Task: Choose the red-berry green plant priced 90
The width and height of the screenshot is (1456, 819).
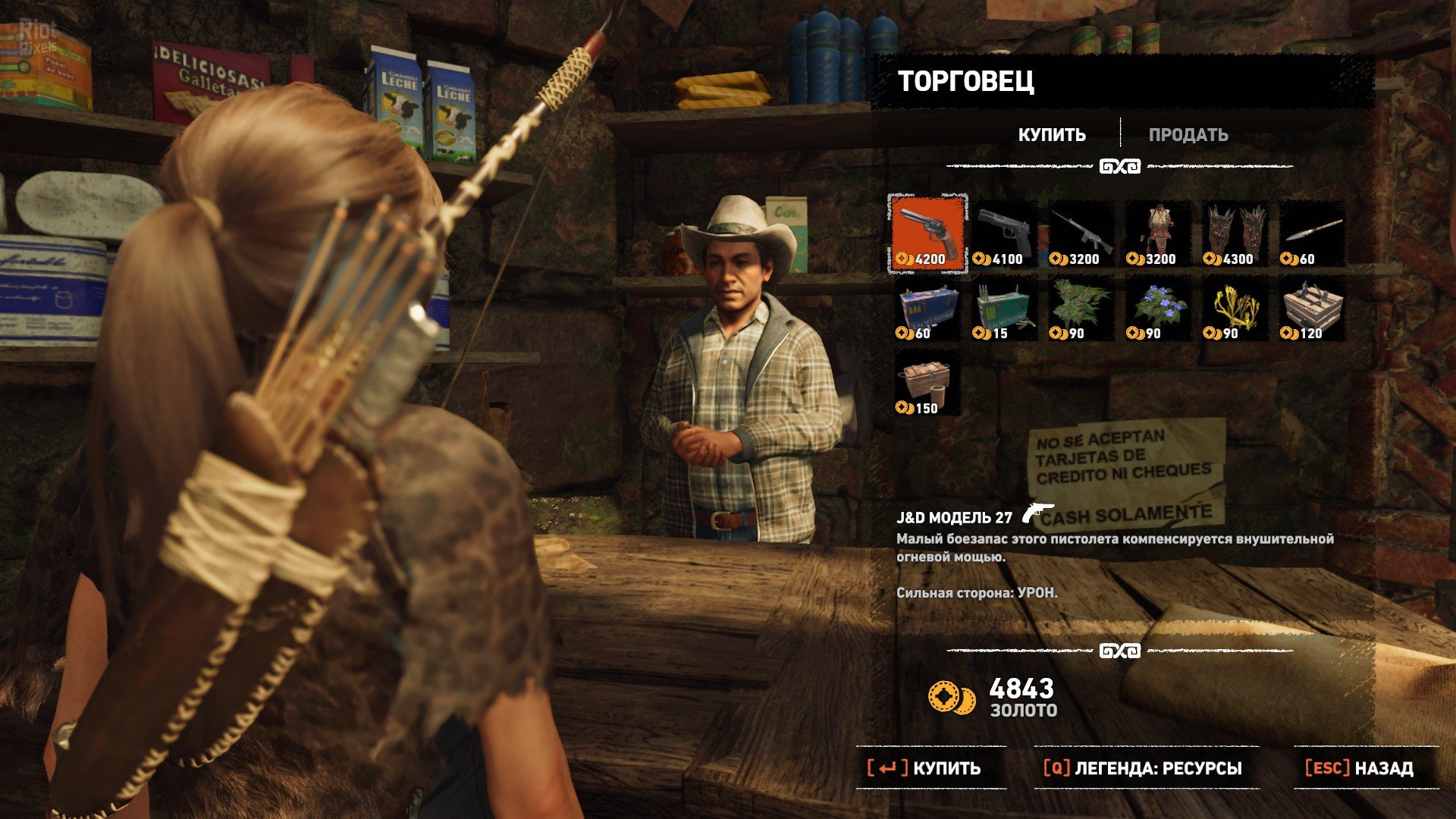Action: point(1081,308)
